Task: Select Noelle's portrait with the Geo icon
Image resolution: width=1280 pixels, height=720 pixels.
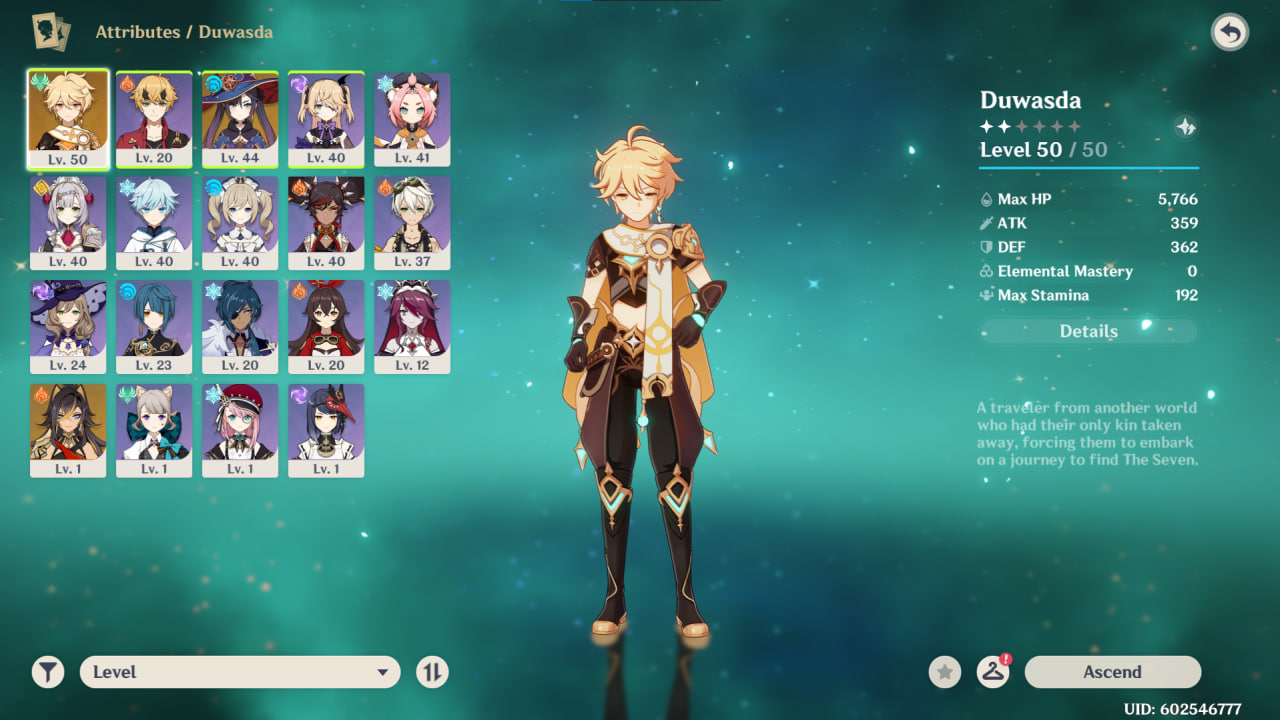Action: (x=68, y=222)
